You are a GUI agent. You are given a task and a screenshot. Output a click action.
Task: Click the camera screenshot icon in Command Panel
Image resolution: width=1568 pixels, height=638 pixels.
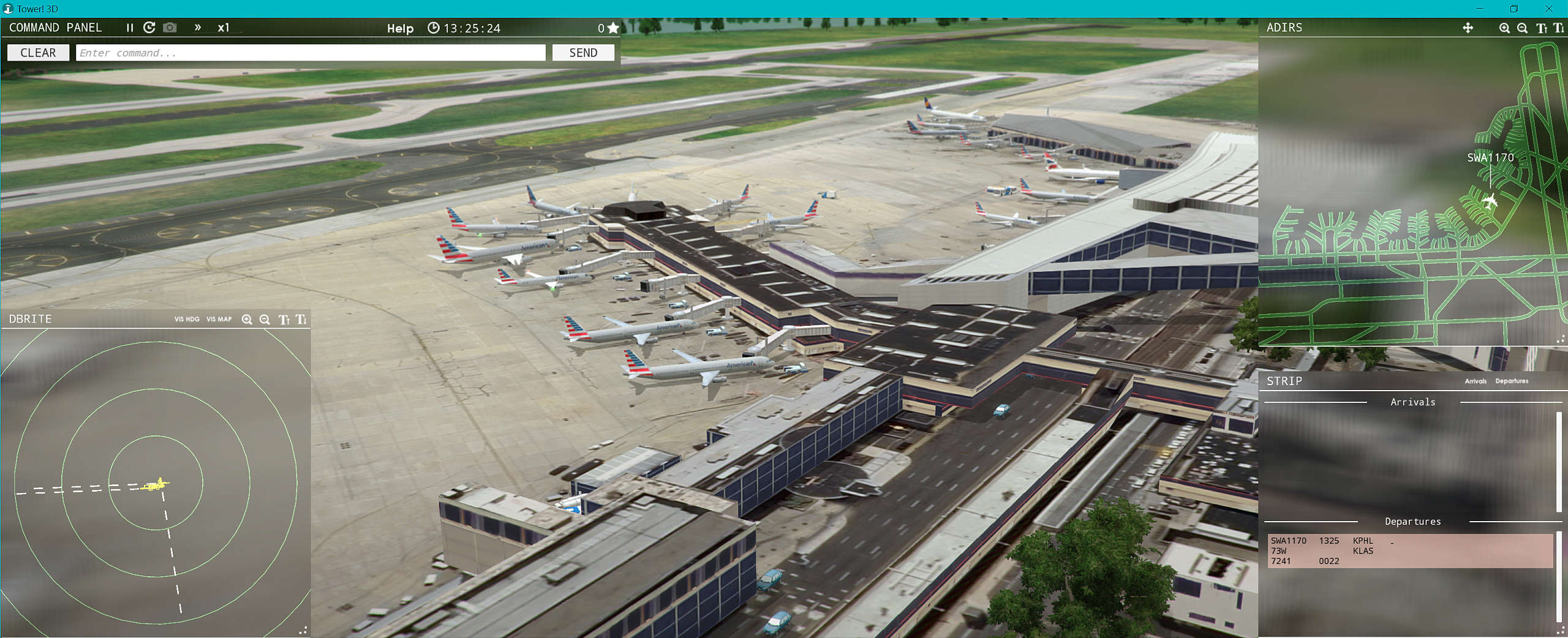170,27
